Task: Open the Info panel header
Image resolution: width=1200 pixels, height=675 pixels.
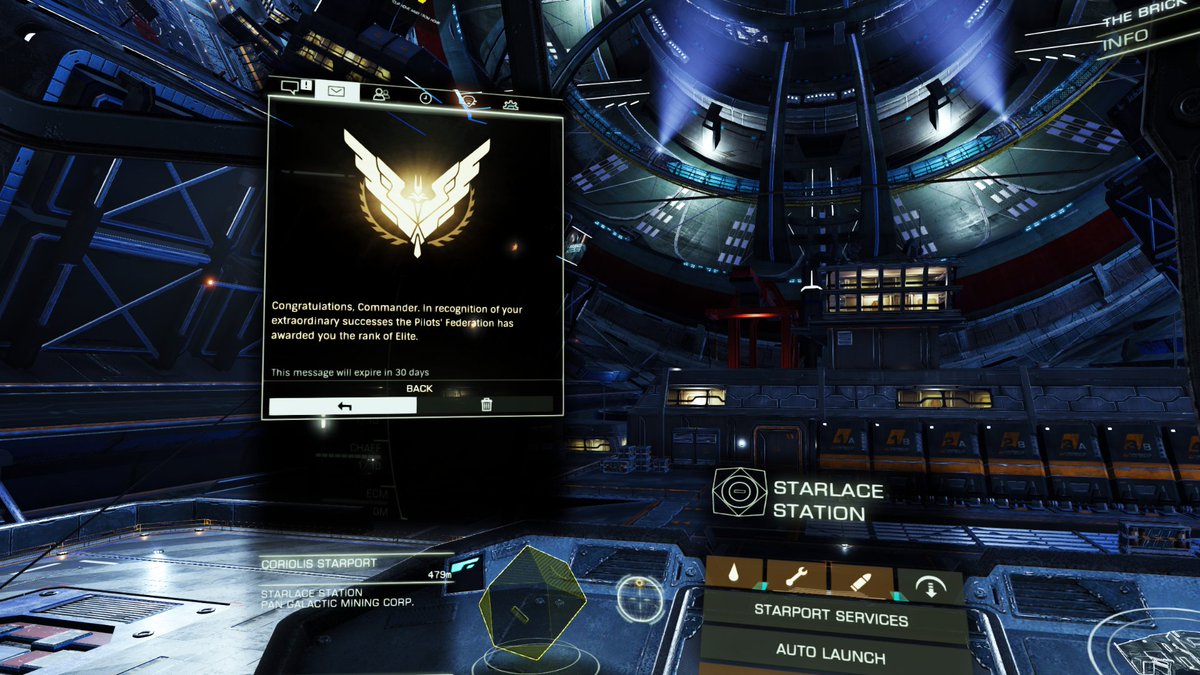Action: click(1125, 44)
